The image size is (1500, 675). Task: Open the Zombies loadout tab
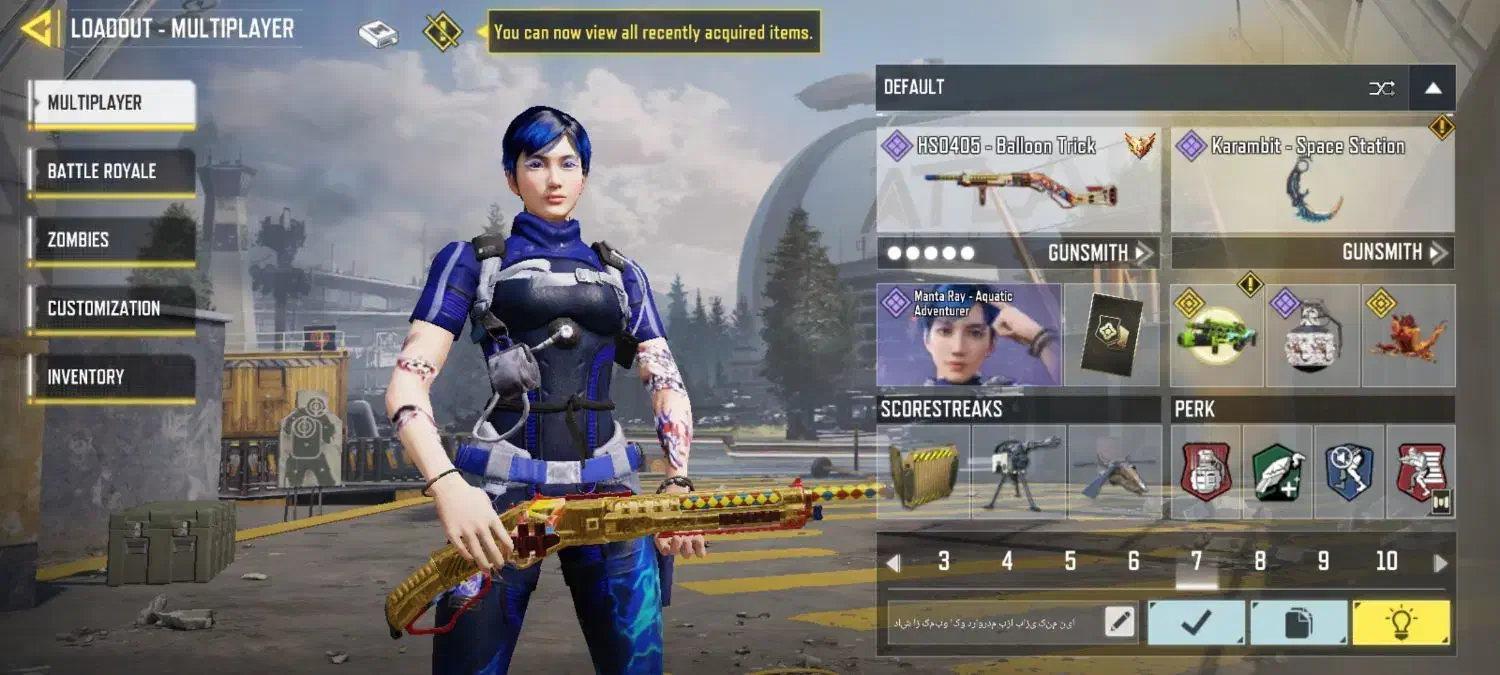[x=112, y=240]
